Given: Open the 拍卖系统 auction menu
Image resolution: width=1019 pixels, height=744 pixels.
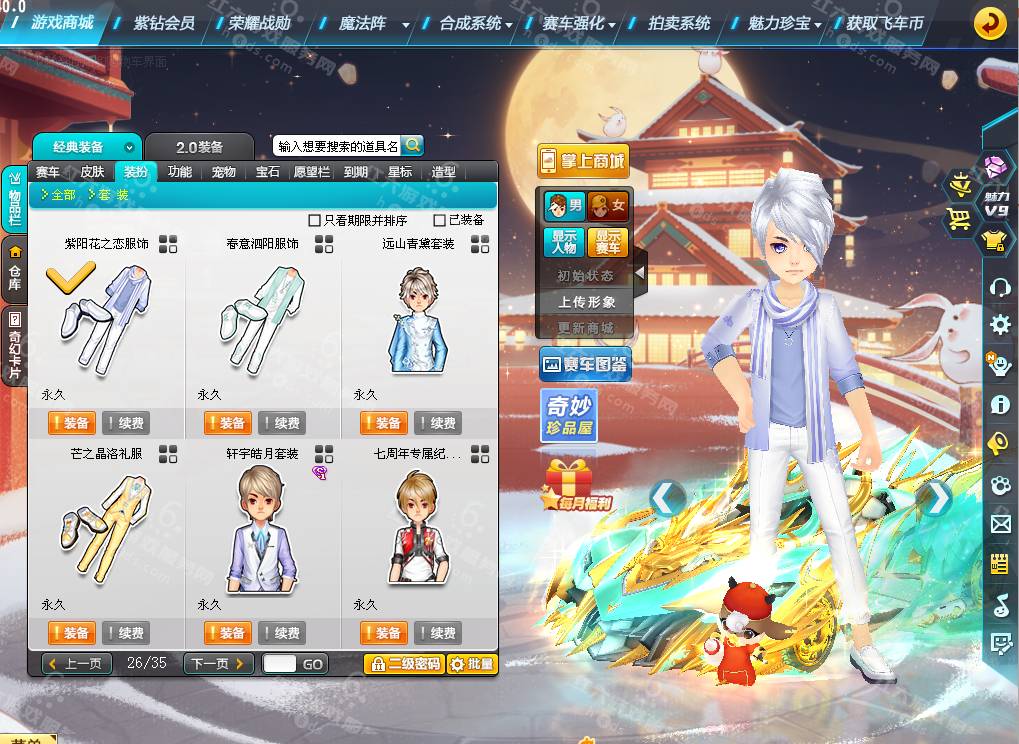Looking at the screenshot, I should (x=679, y=22).
